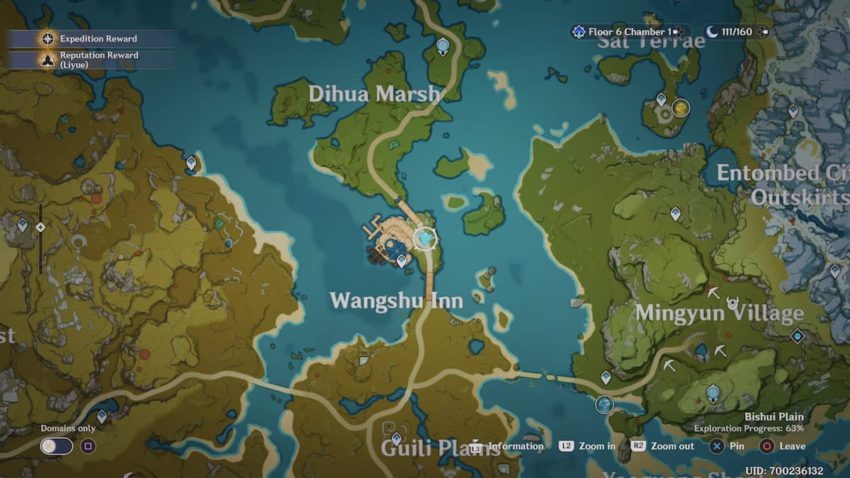Viewport: 850px width, 478px height.
Task: Select the diamond domain marker near Mingyun Village
Action: point(797,336)
